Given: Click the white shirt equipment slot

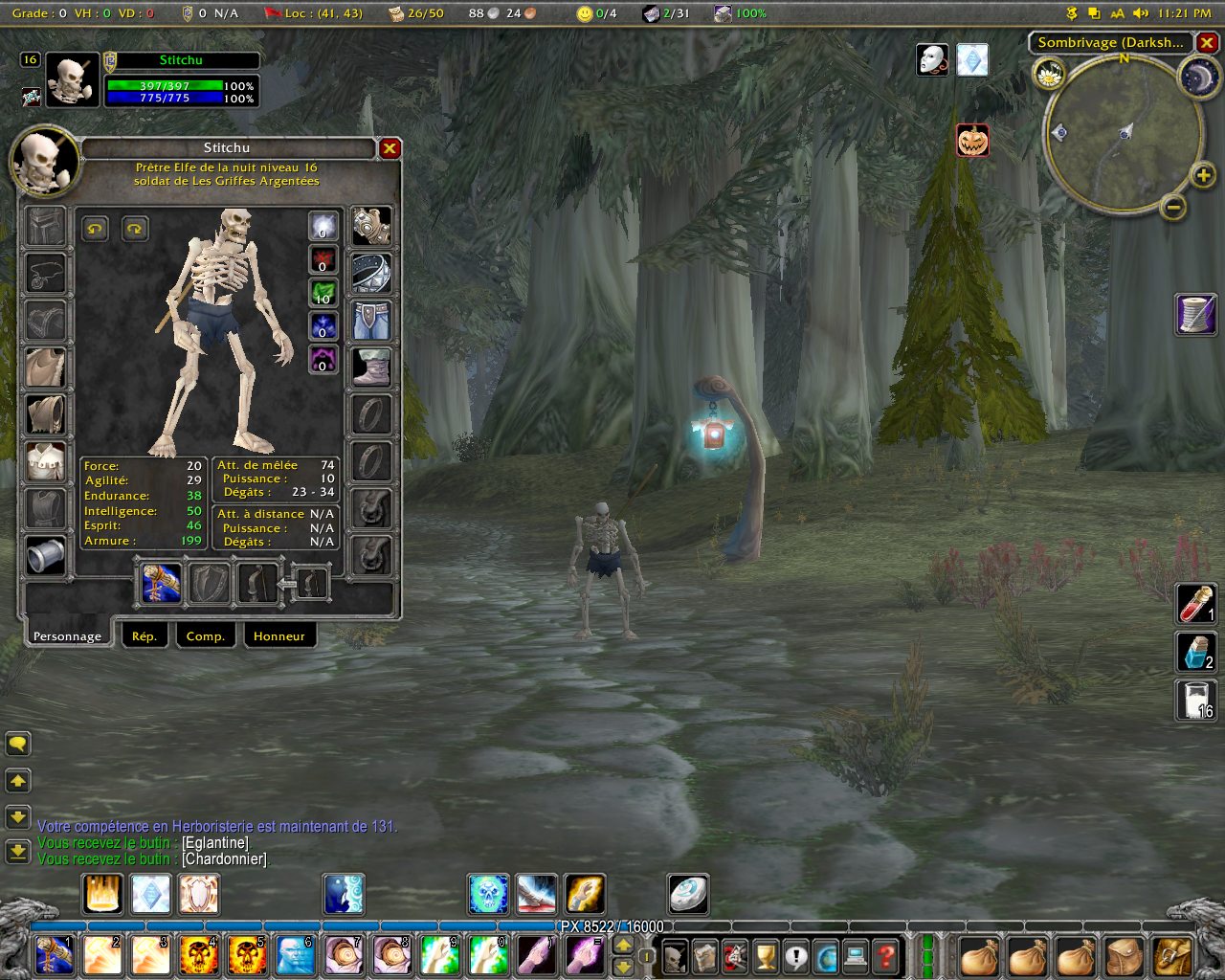Looking at the screenshot, I should point(46,461).
